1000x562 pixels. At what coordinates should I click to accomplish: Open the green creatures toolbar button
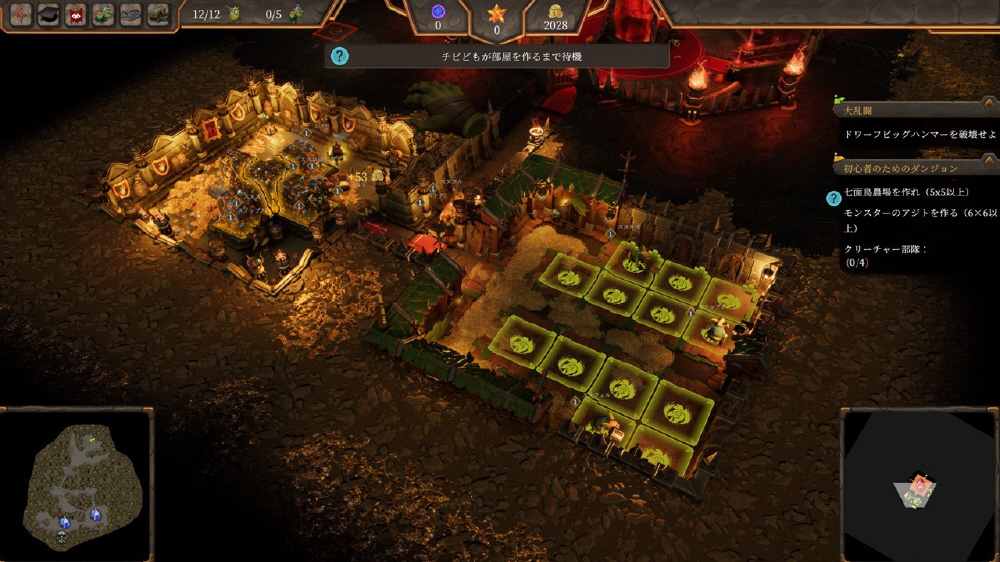tap(103, 14)
